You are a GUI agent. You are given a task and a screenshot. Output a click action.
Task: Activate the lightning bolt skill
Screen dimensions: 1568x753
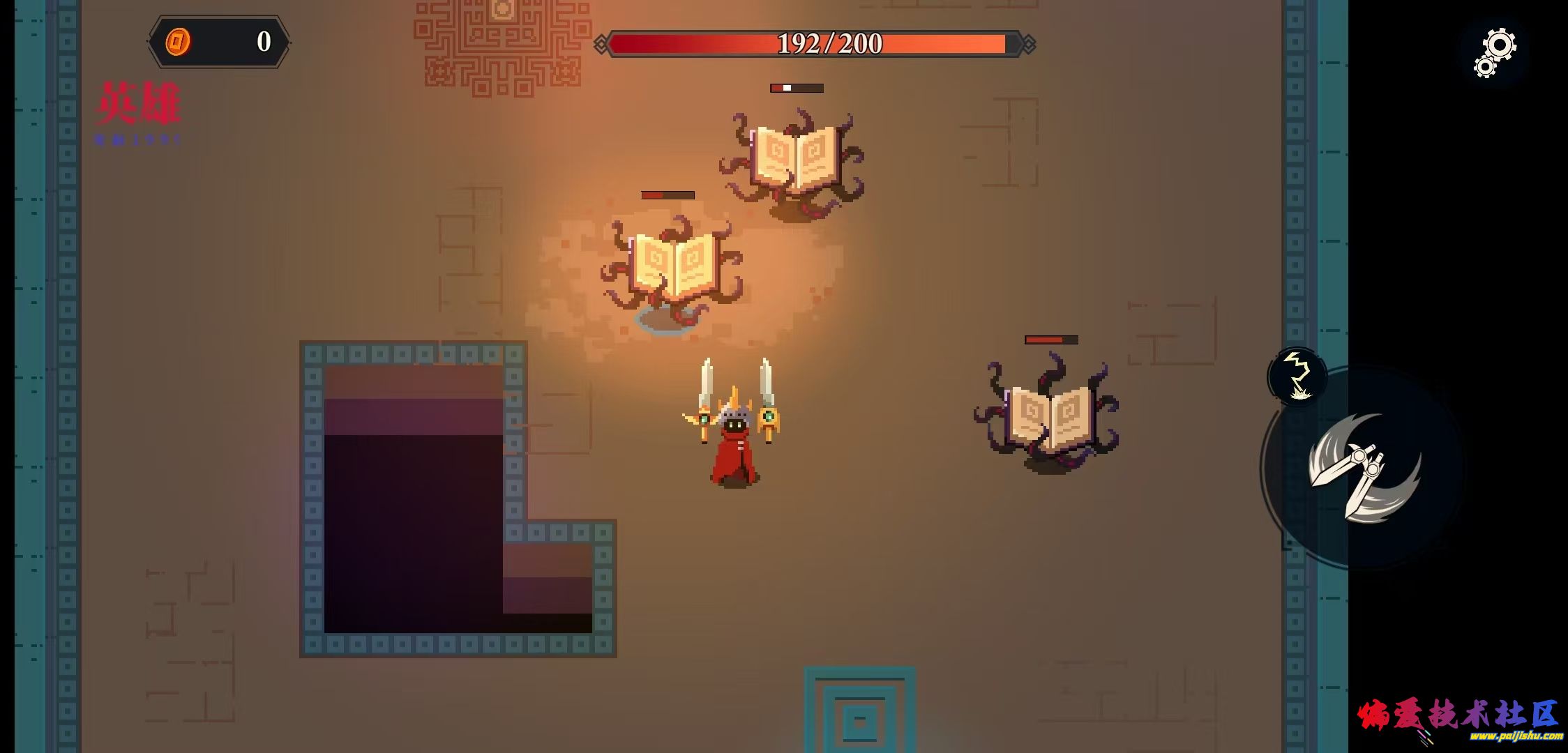pos(1297,376)
